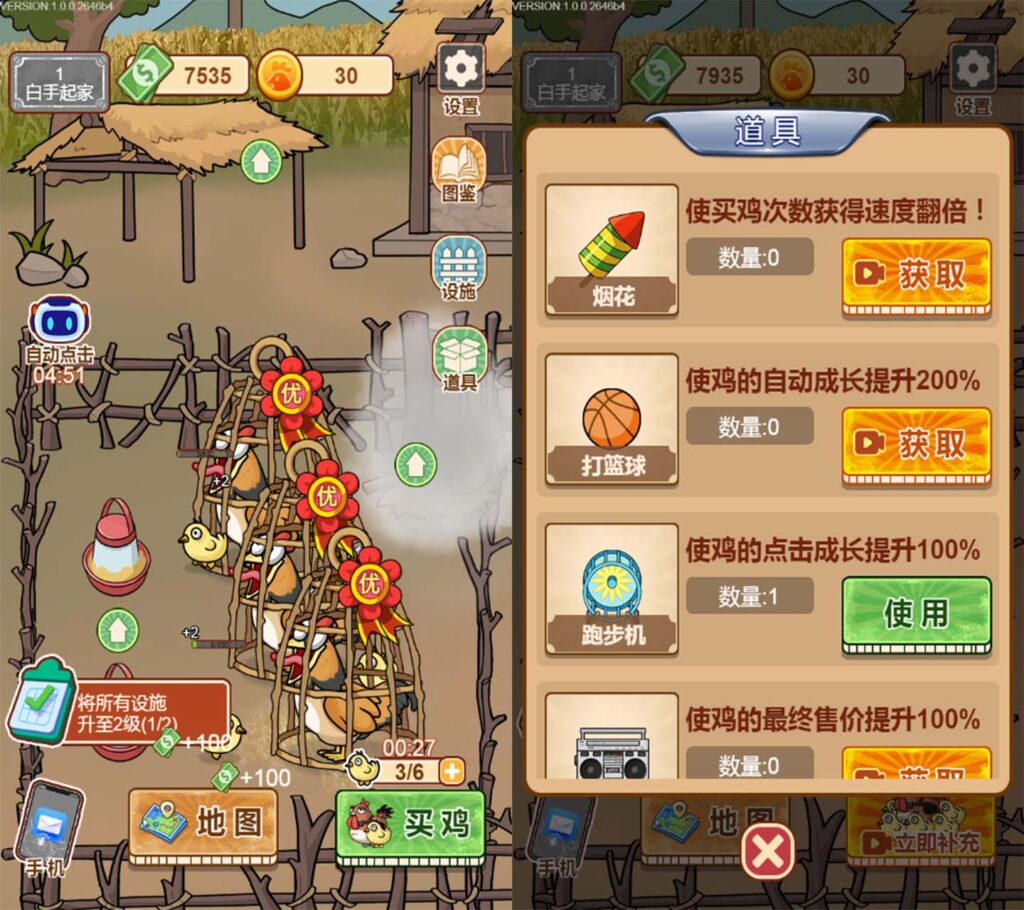1024x910 pixels.
Task: Open the 设施 facilities menu
Action: [459, 268]
